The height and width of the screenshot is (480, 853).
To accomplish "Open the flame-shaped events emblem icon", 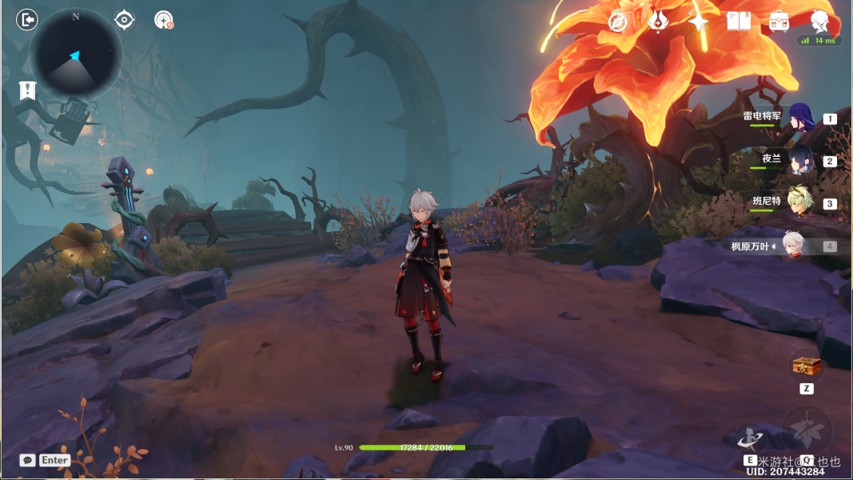I will pyautogui.click(x=658, y=21).
